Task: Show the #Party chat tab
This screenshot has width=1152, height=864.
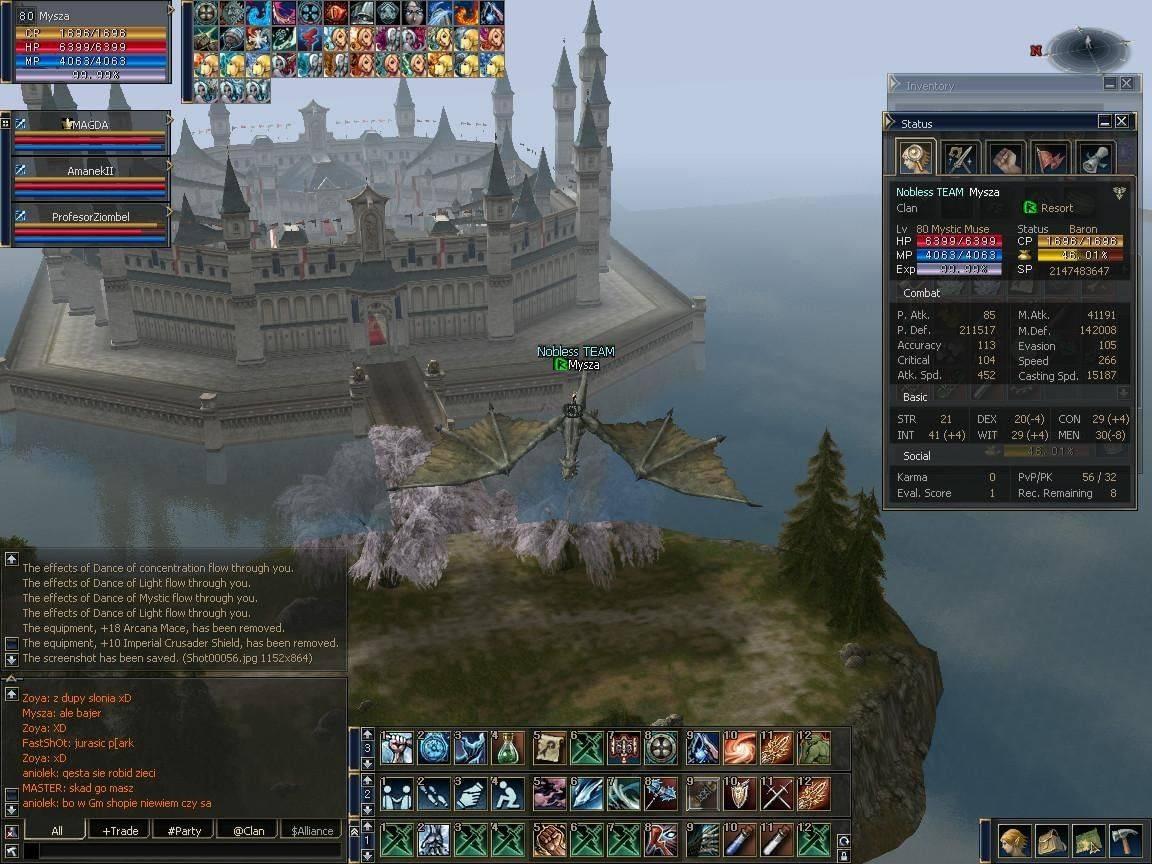Action: pos(184,830)
